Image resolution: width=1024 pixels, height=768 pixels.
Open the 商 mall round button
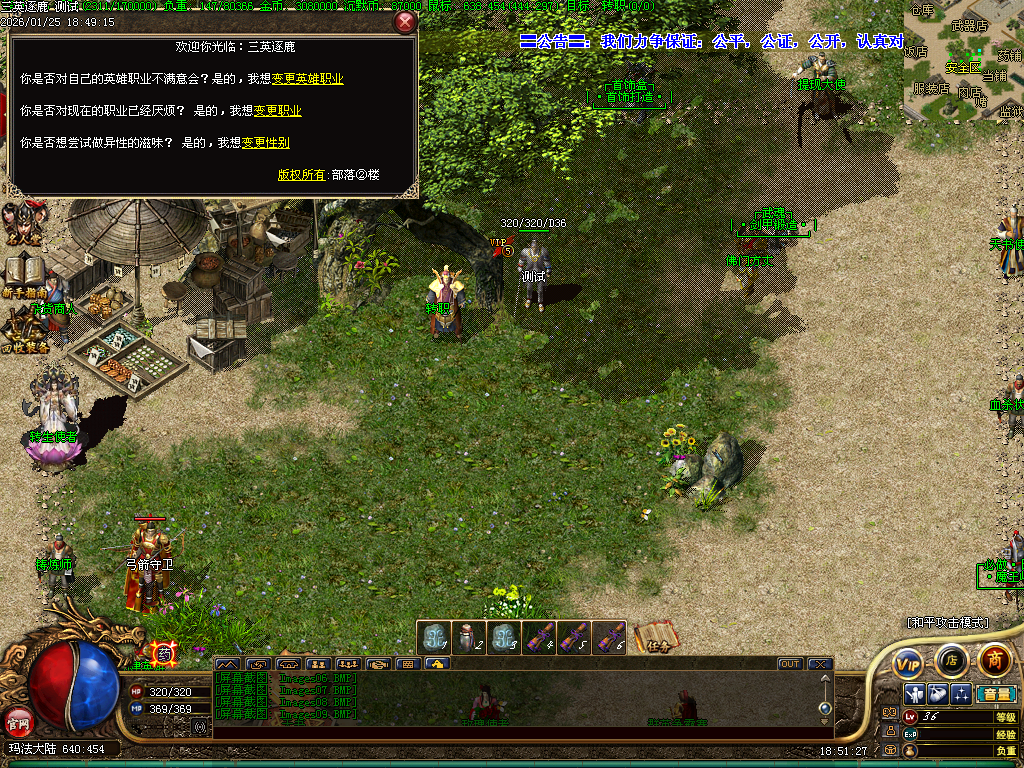click(994, 659)
